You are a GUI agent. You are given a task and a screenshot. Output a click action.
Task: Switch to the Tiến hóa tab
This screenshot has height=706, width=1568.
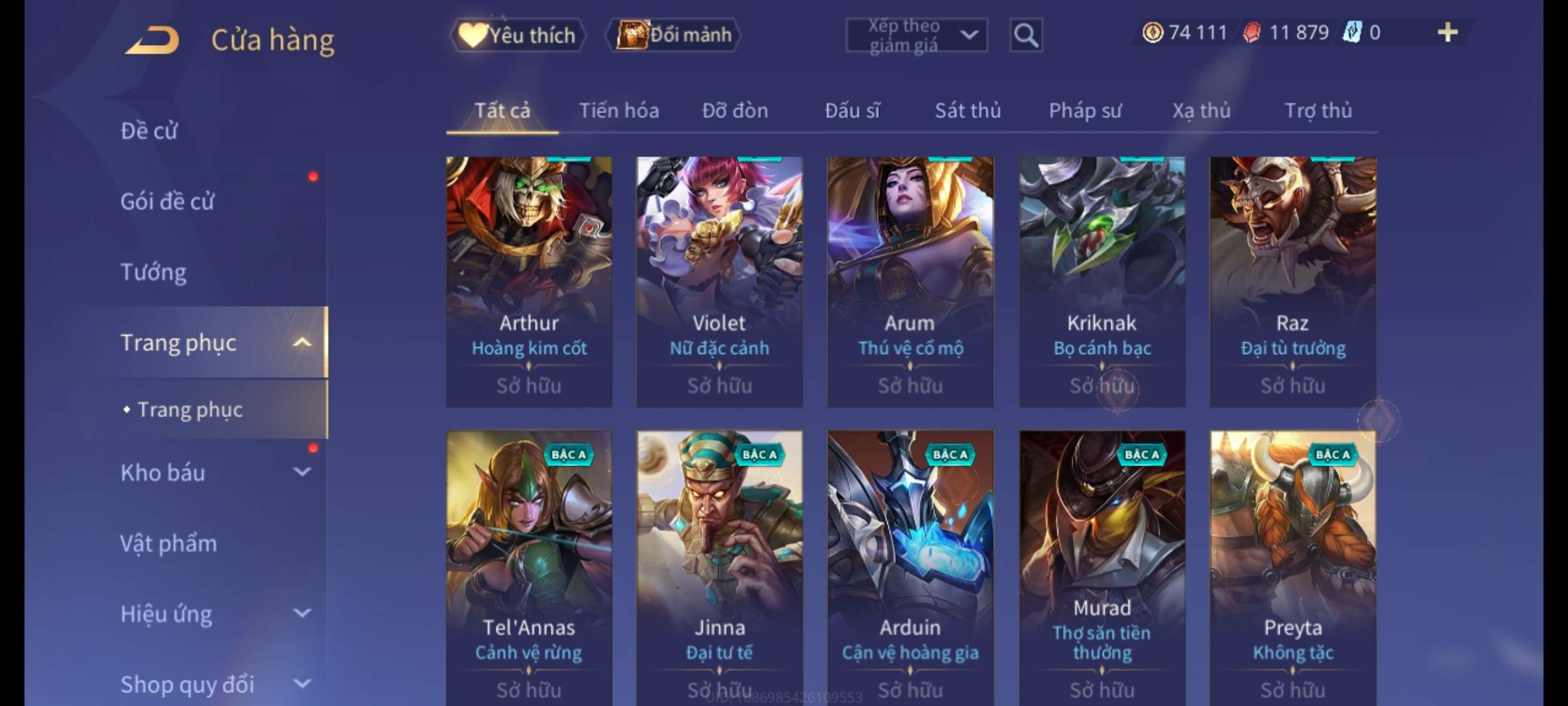(619, 111)
